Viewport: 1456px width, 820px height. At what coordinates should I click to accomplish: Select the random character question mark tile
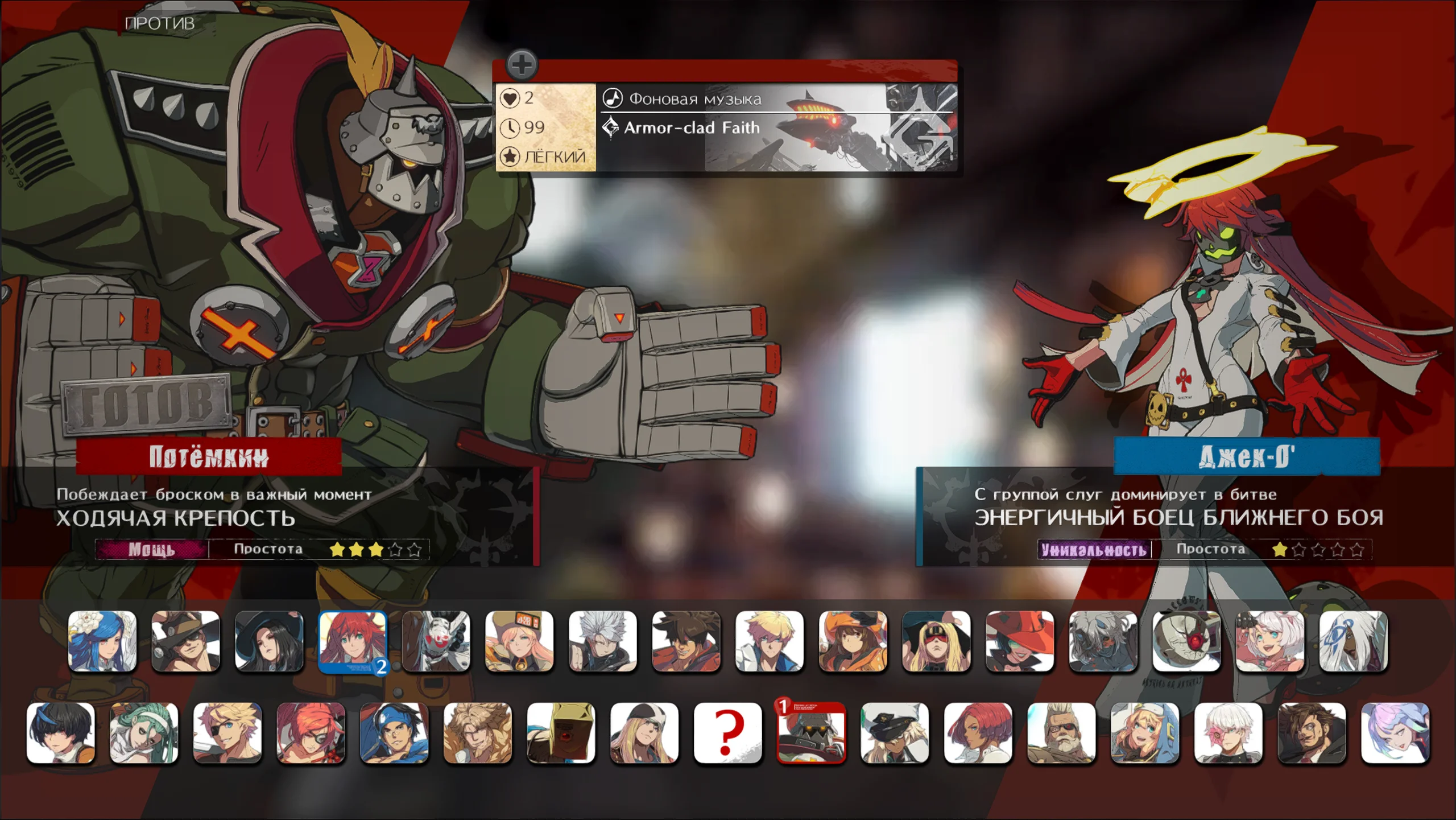coord(728,732)
